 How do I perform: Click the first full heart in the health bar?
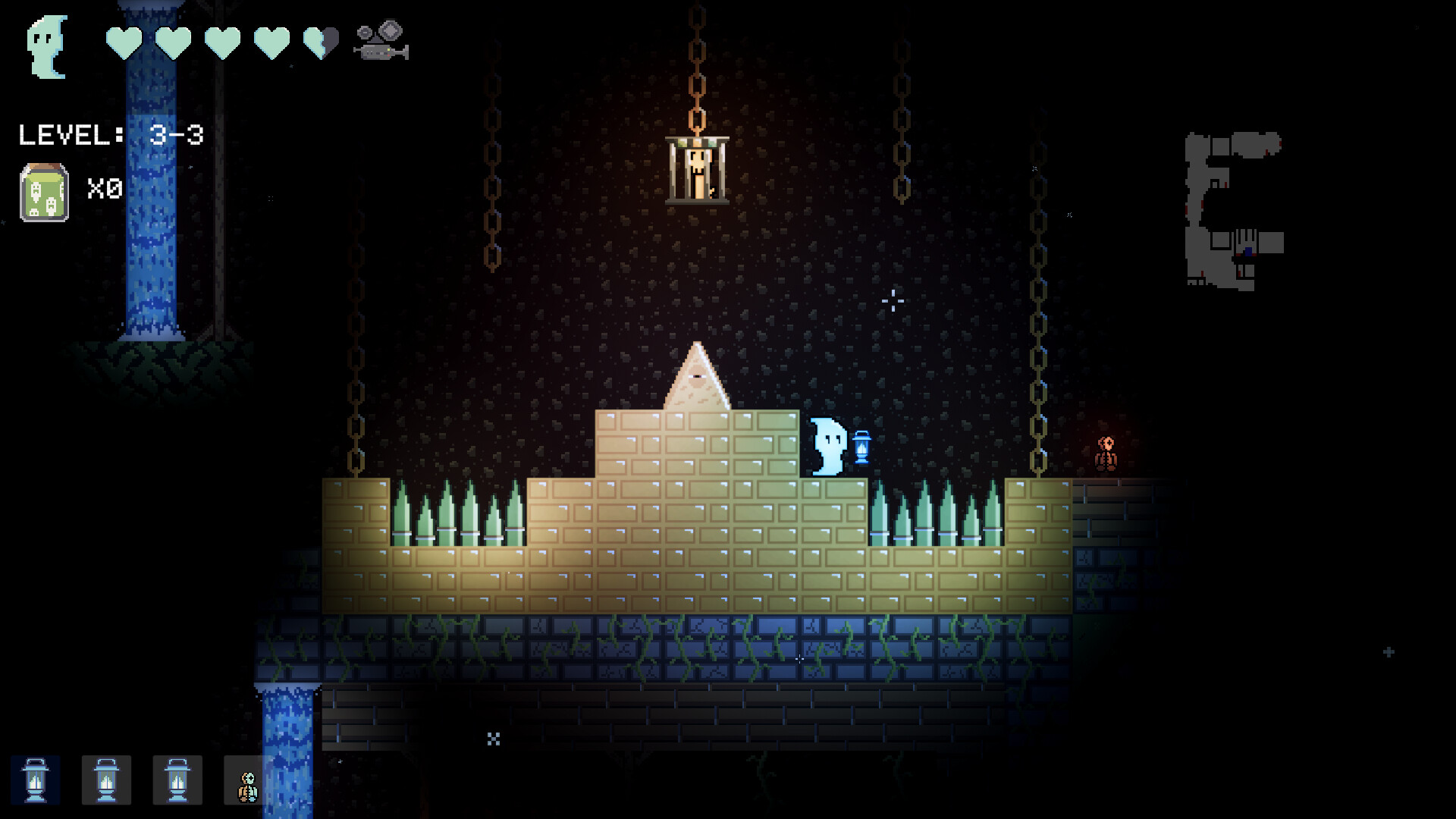click(124, 43)
